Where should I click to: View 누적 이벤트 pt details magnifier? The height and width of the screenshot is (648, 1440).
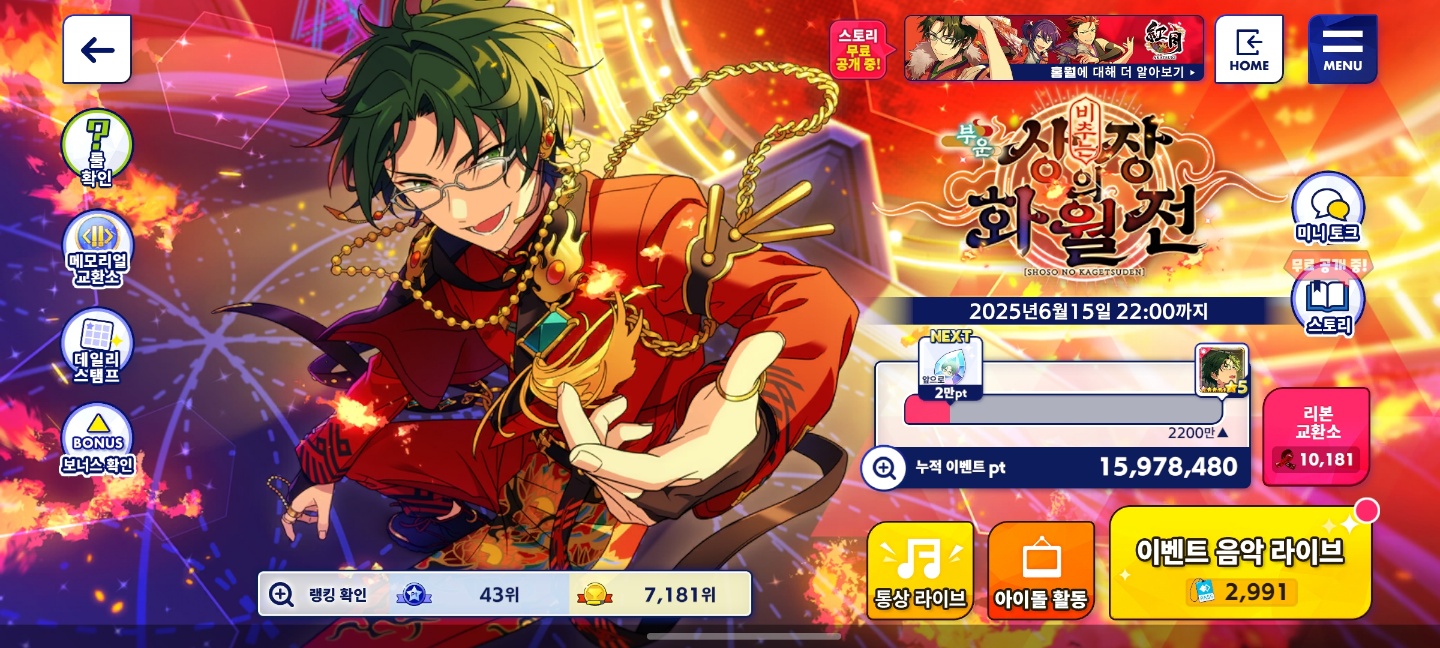tap(884, 467)
